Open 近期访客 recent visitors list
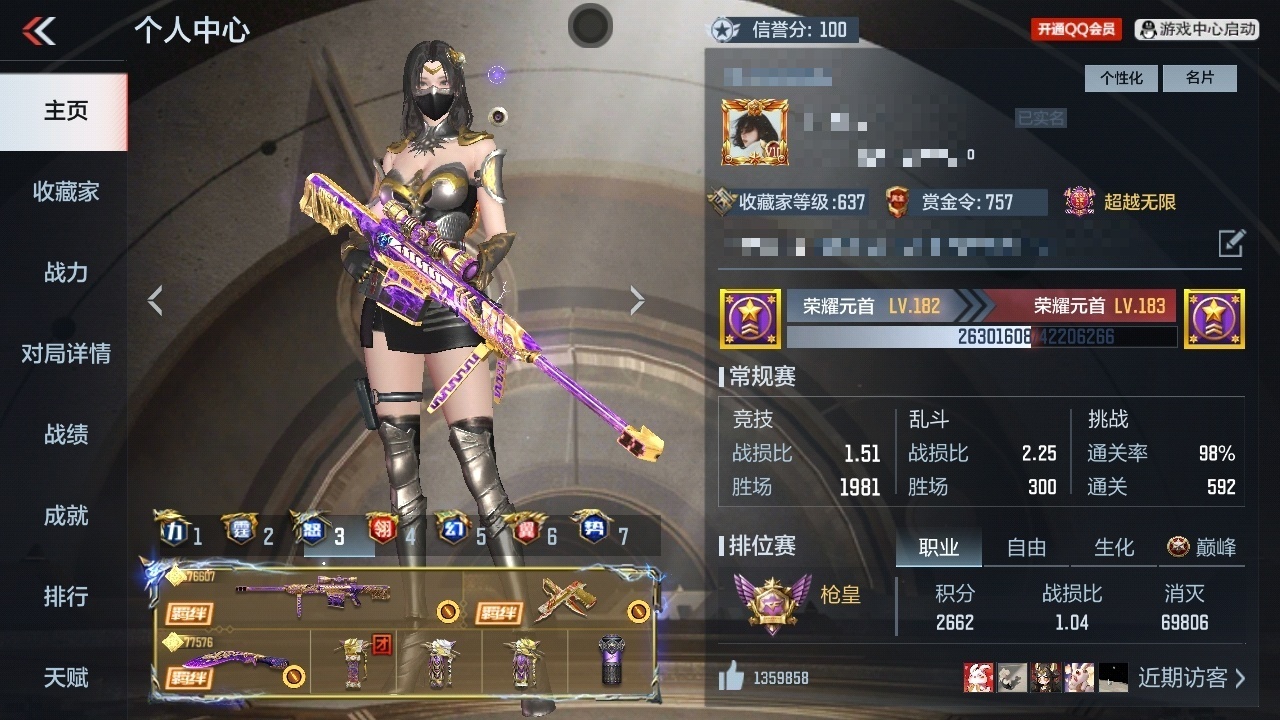The width and height of the screenshot is (1280, 720). point(1191,678)
